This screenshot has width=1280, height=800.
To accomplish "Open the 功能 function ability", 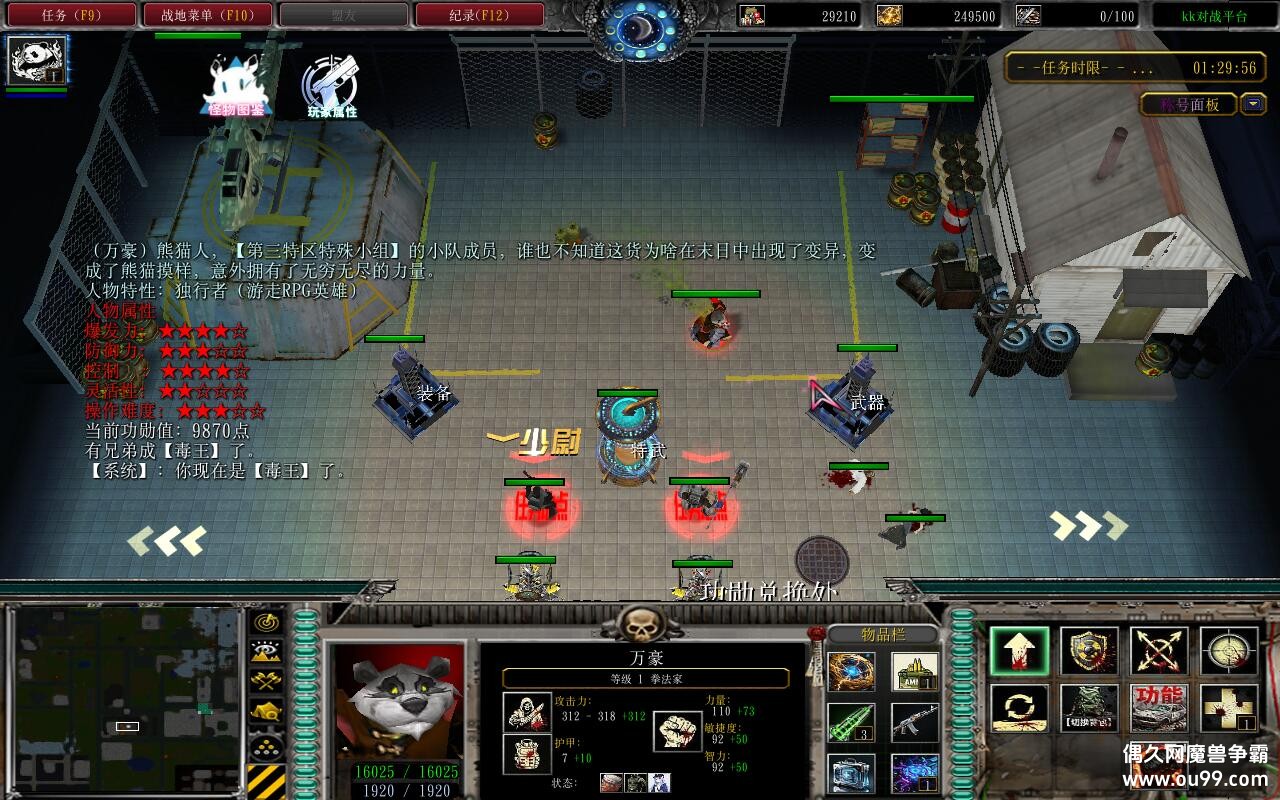I will coord(1159,708).
